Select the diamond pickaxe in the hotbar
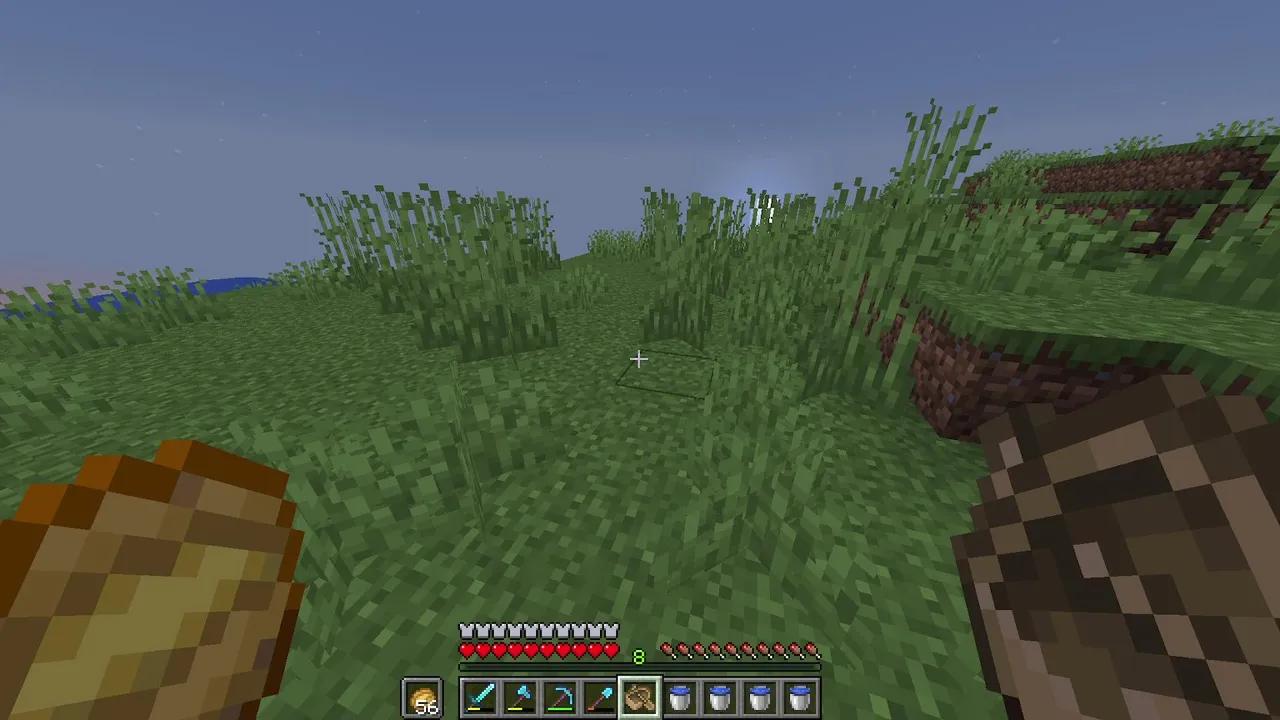This screenshot has height=720, width=1280. 558,697
